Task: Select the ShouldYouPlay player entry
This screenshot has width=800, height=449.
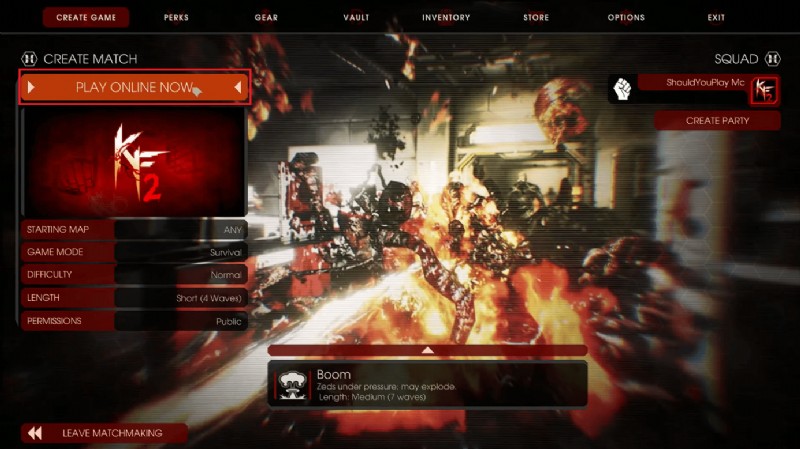Action: click(692, 83)
